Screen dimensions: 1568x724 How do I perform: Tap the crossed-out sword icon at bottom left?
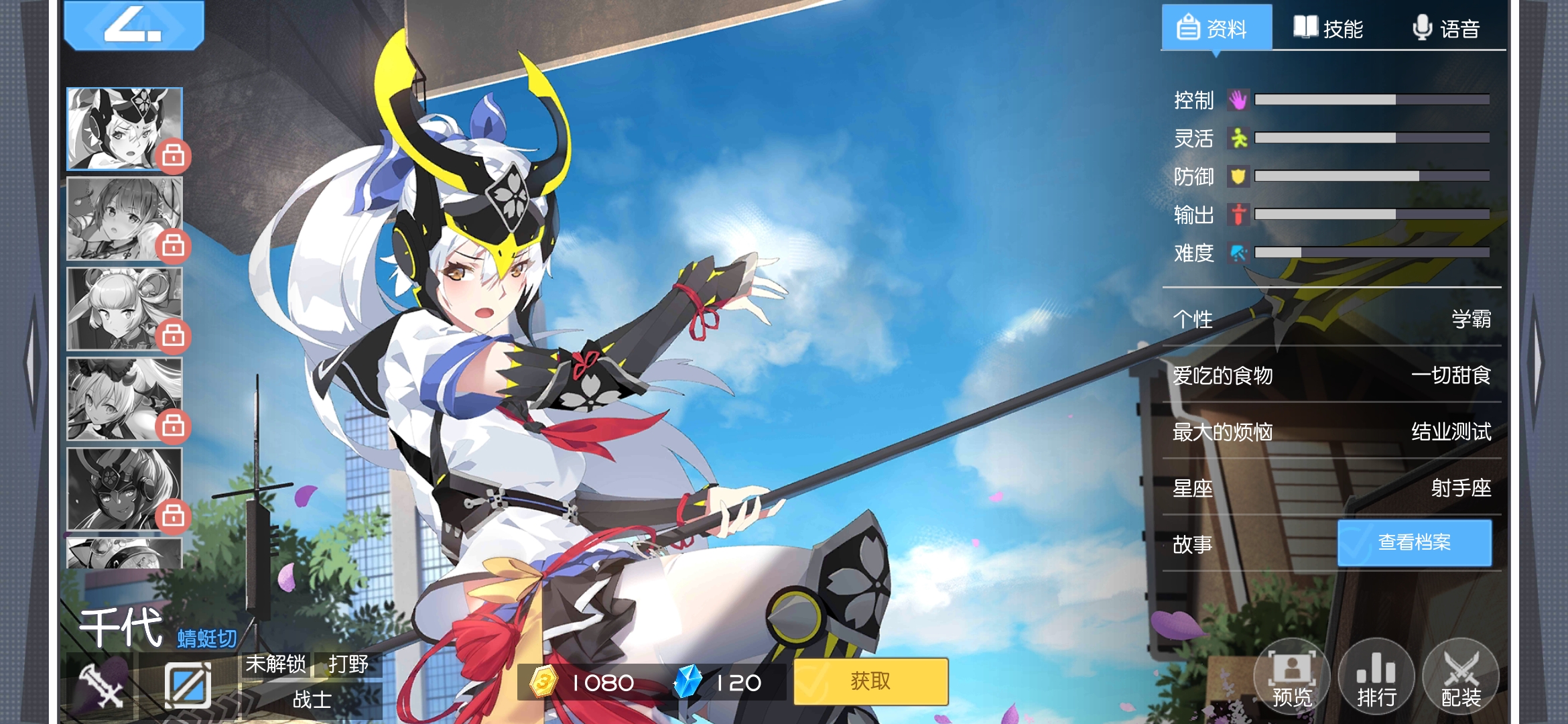pos(101,685)
